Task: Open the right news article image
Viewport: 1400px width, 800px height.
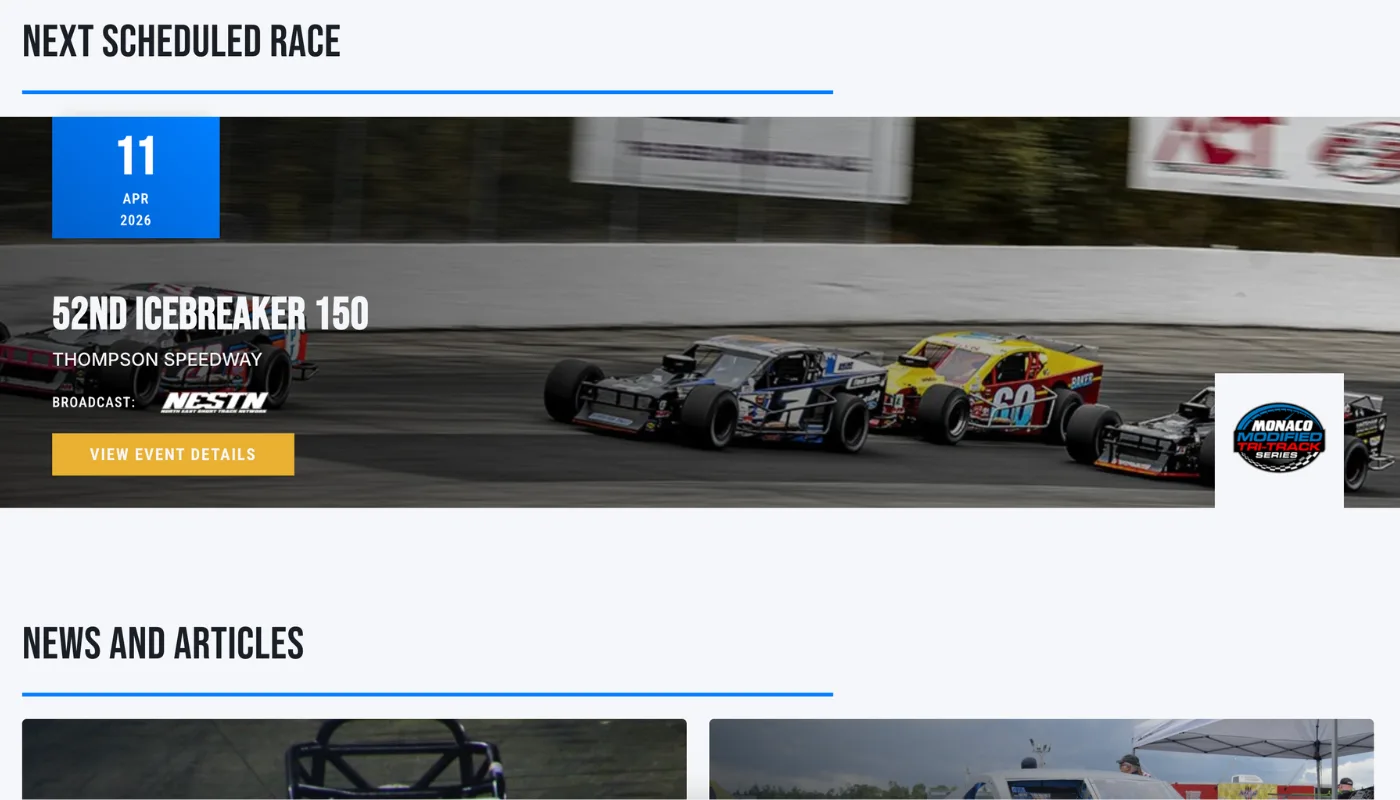Action: pyautogui.click(x=1040, y=760)
